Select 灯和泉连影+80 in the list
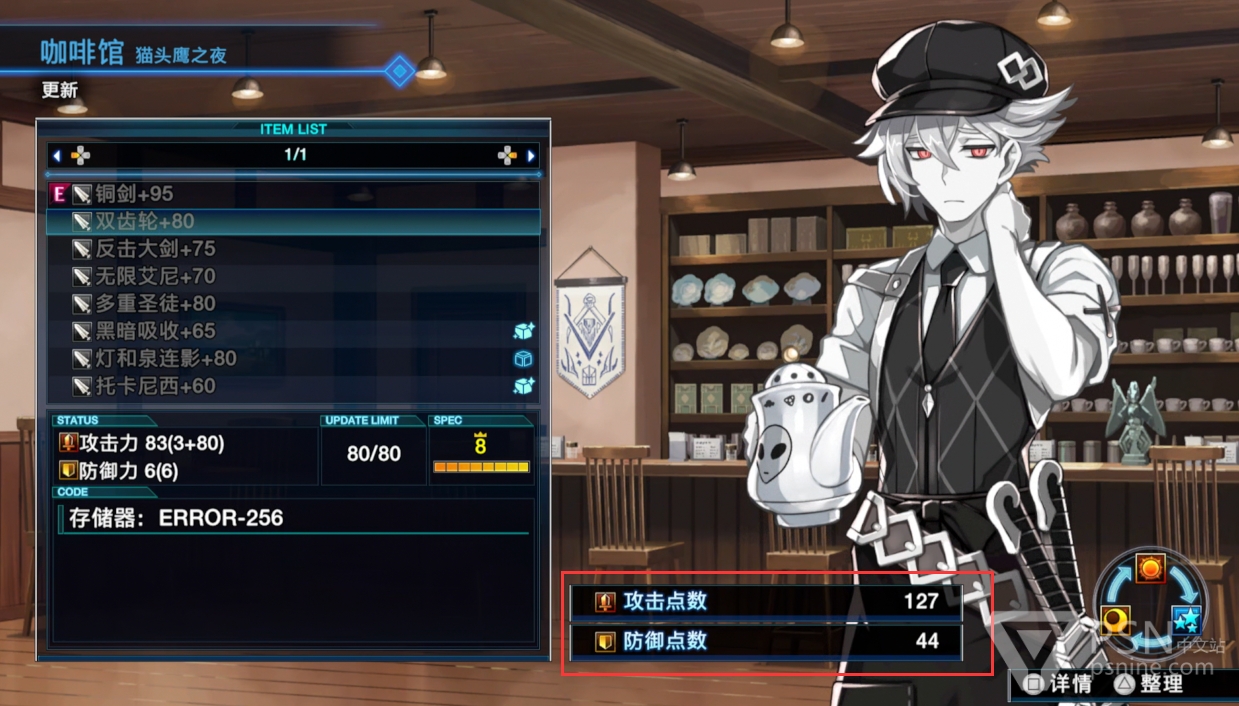Viewport: 1239px width, 706px height. tap(165, 358)
